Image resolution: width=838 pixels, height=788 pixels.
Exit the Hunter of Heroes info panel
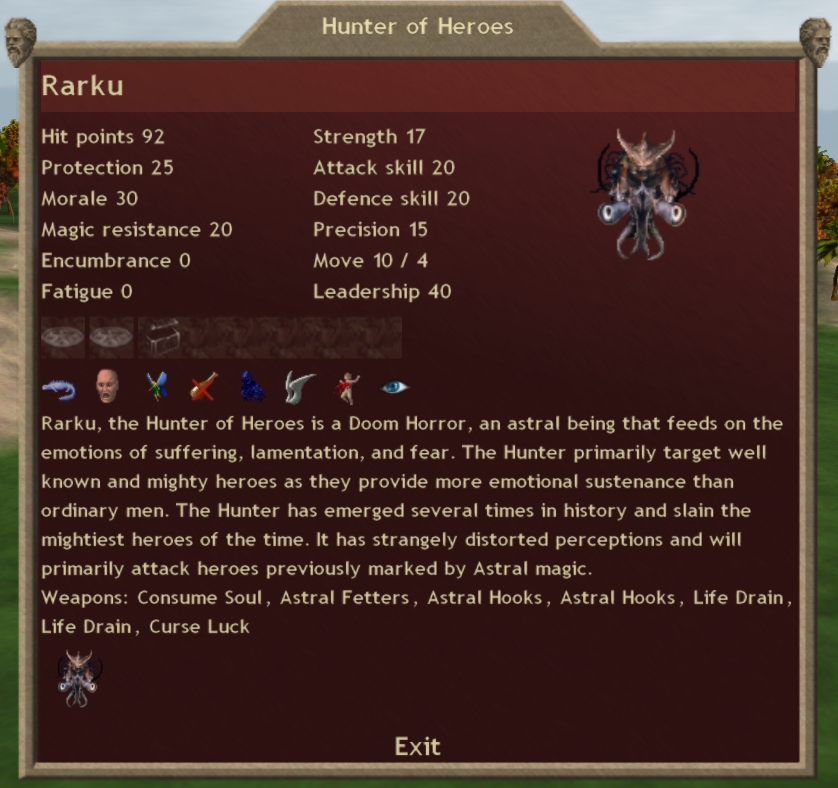[x=417, y=746]
